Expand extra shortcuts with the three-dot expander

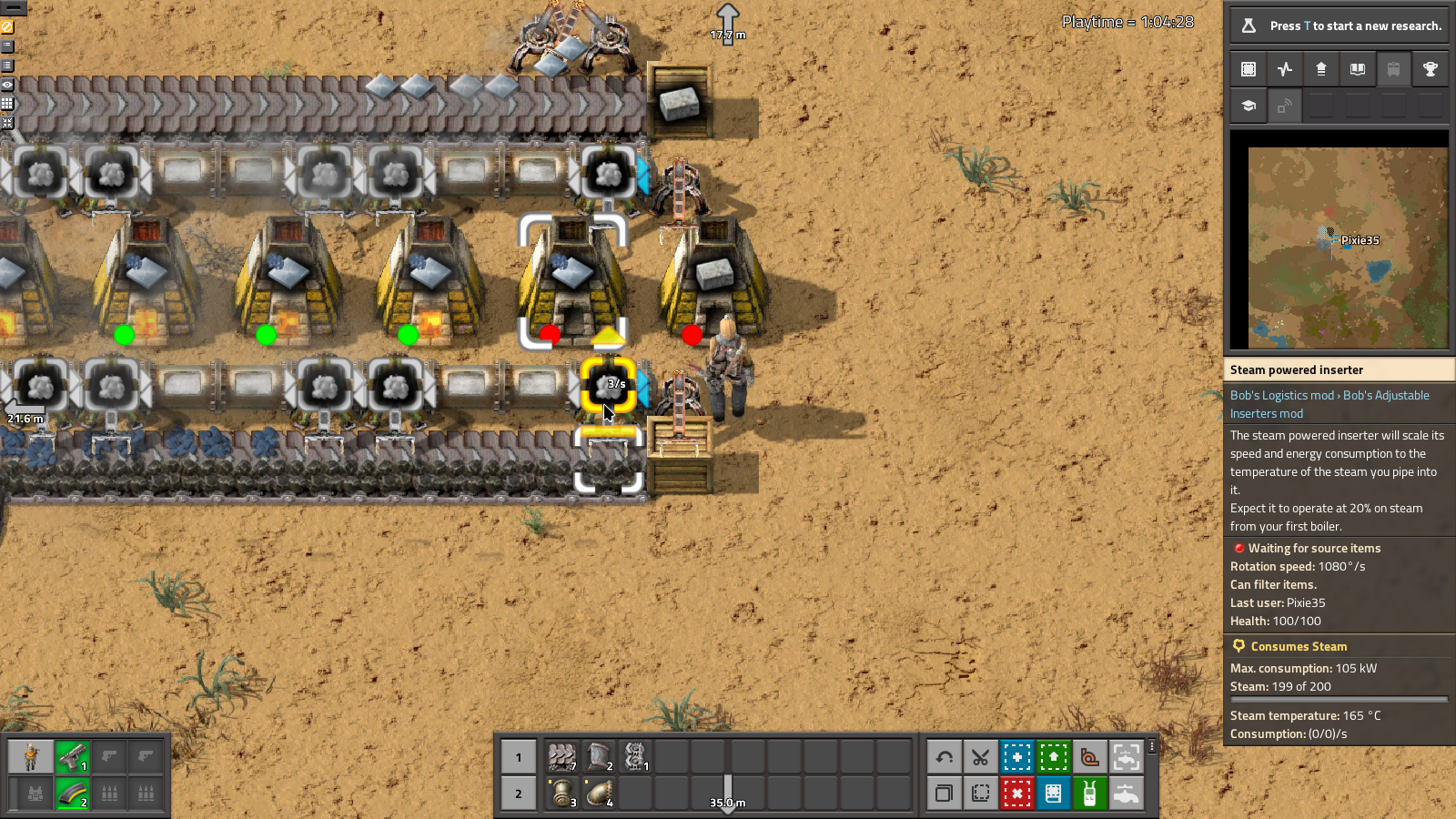[x=1151, y=746]
